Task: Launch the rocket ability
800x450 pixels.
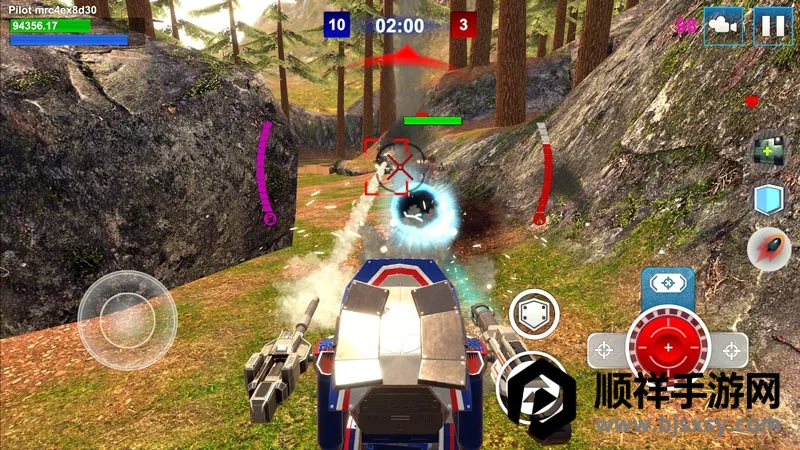Action: [768, 247]
